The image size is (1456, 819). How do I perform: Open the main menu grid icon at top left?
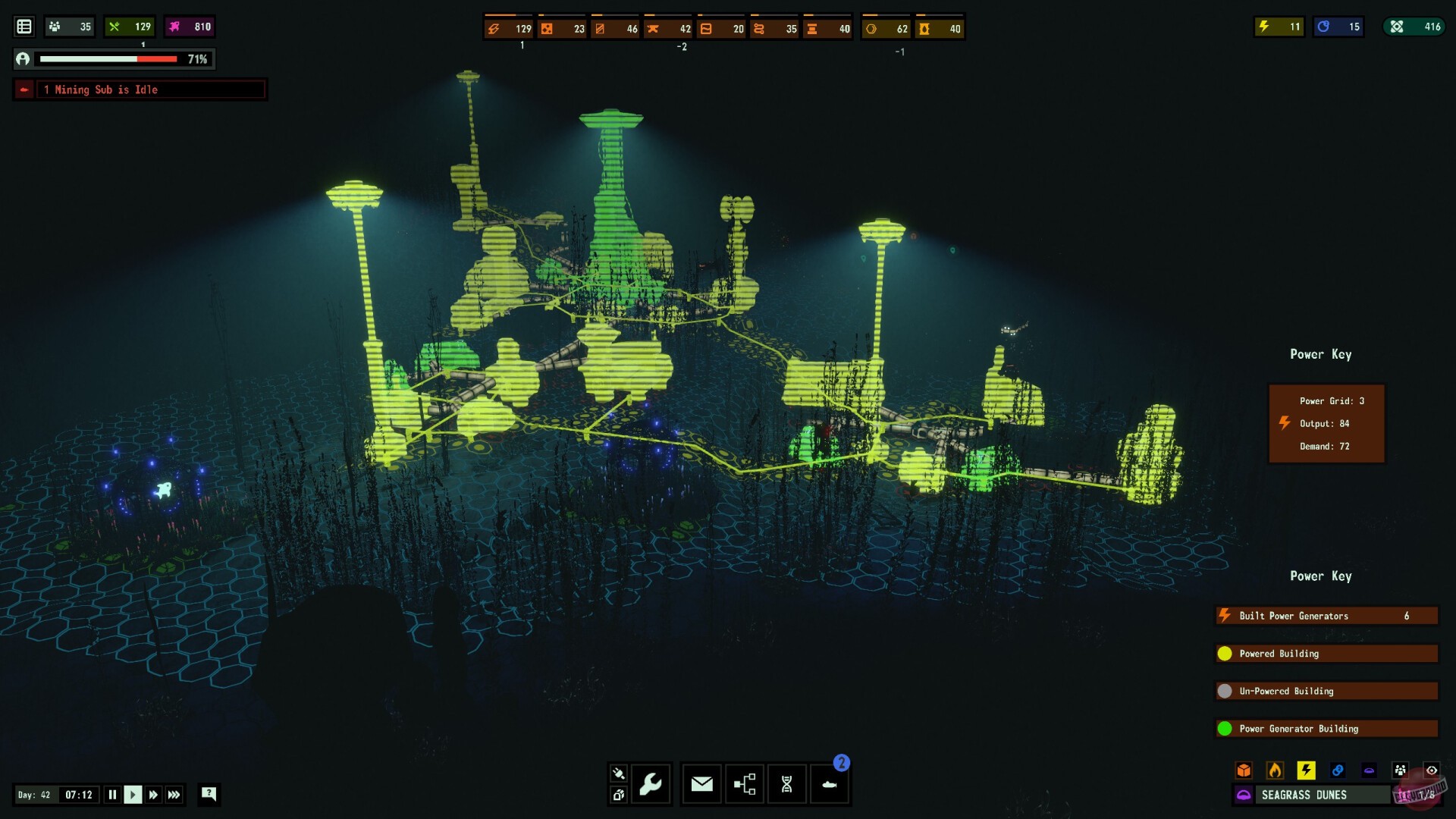pos(24,26)
